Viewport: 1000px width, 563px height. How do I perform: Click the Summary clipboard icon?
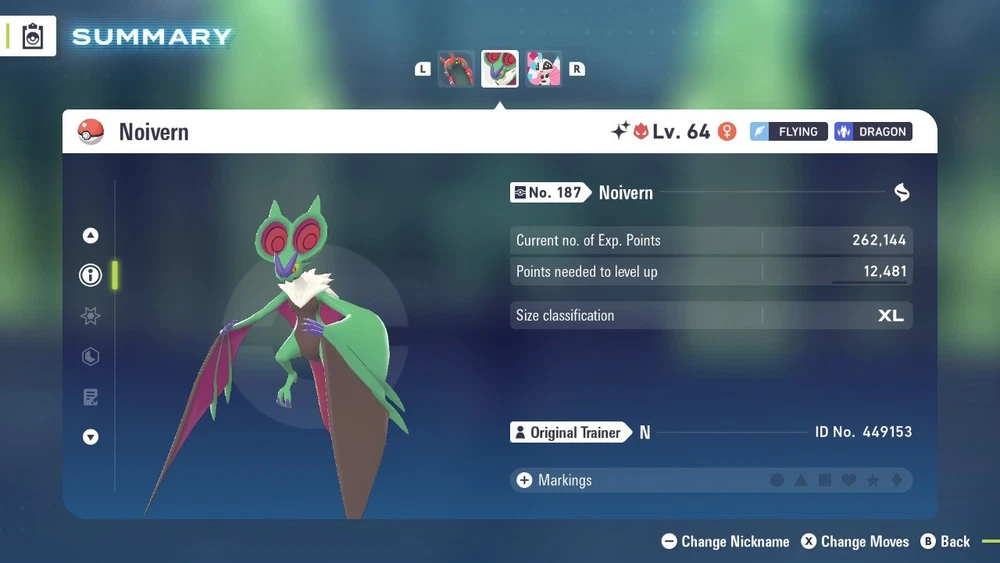pyautogui.click(x=33, y=36)
